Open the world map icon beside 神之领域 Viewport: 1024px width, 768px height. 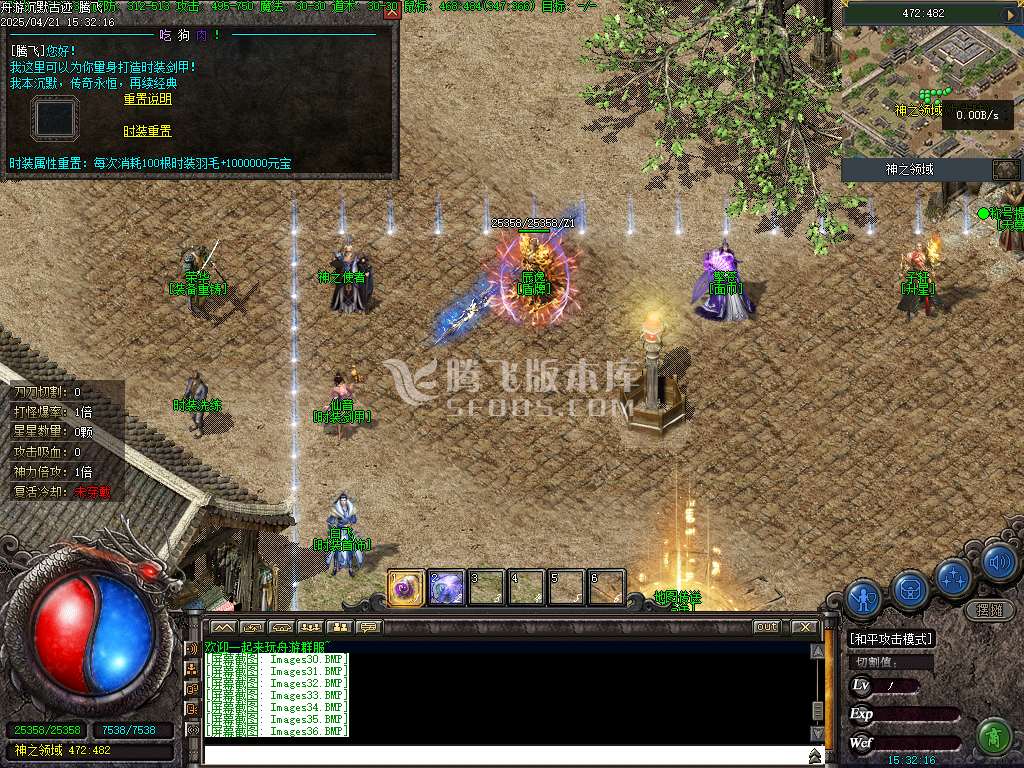click(x=1005, y=170)
